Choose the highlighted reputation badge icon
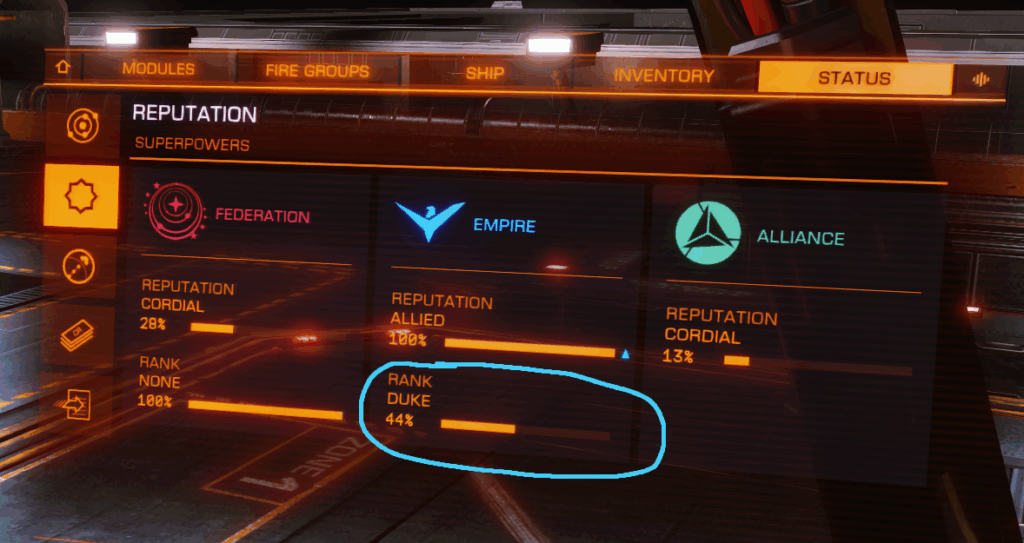Image resolution: width=1024 pixels, height=543 pixels. 81,197
